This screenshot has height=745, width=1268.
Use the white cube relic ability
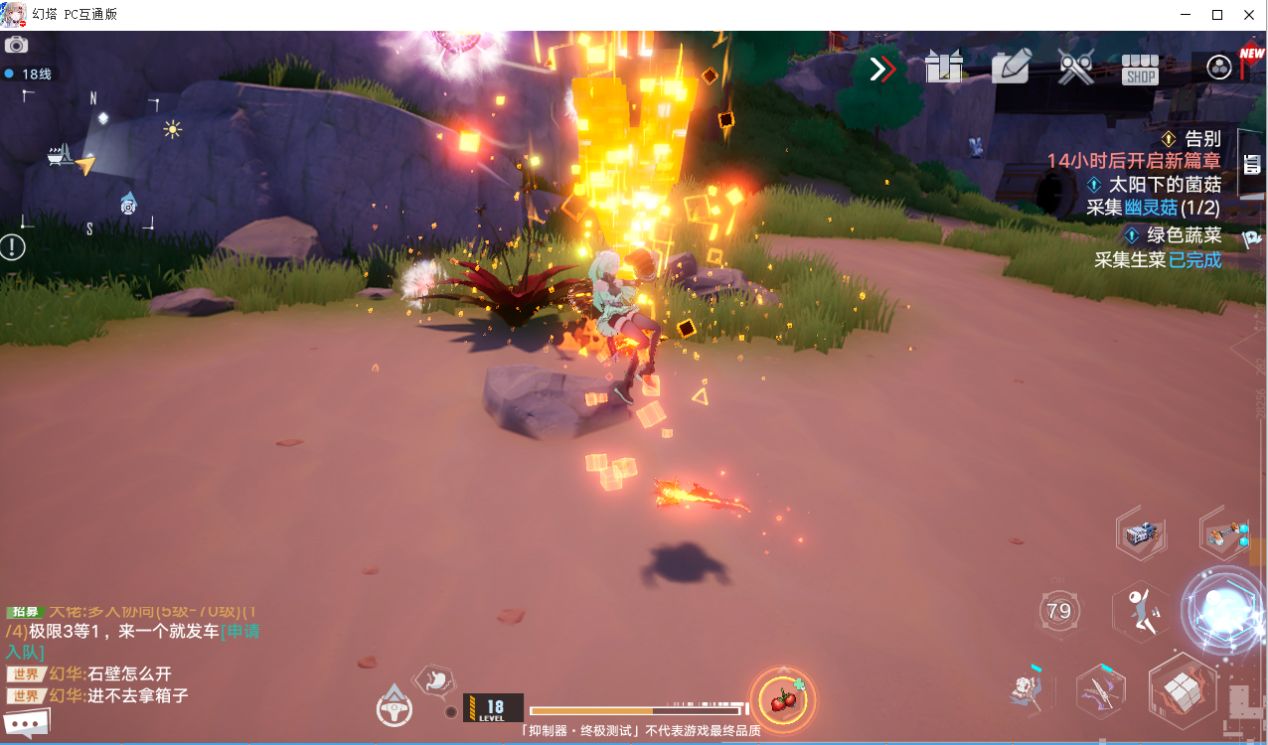coord(1181,689)
